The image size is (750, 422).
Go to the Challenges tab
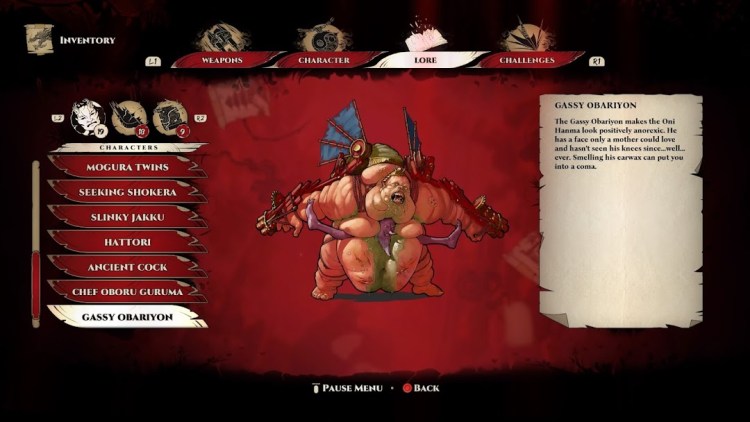click(x=527, y=60)
